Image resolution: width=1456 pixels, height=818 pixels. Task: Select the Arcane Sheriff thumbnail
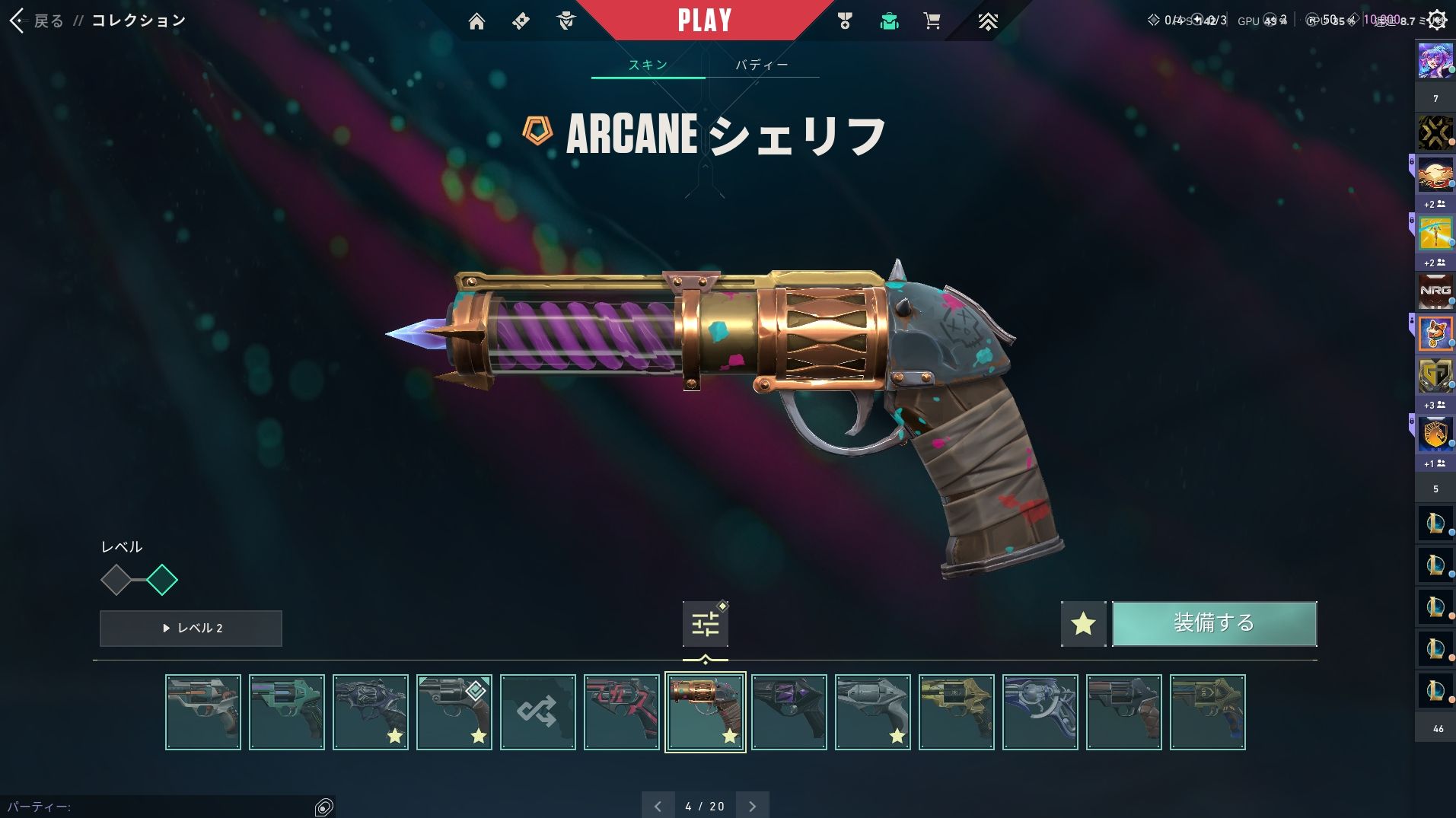click(x=705, y=712)
